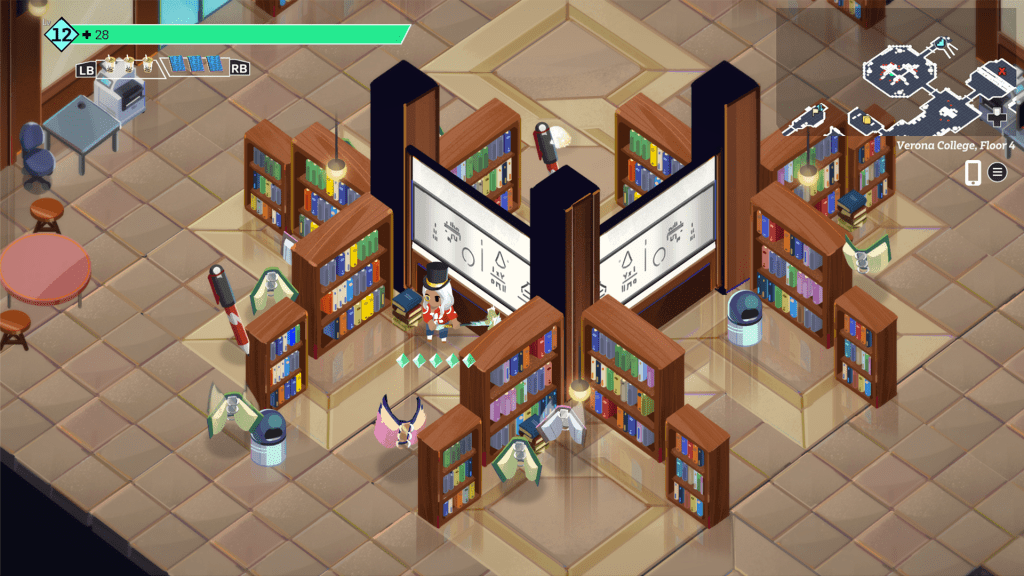
Task: Open the smartphone menu icon
Action: point(973,172)
